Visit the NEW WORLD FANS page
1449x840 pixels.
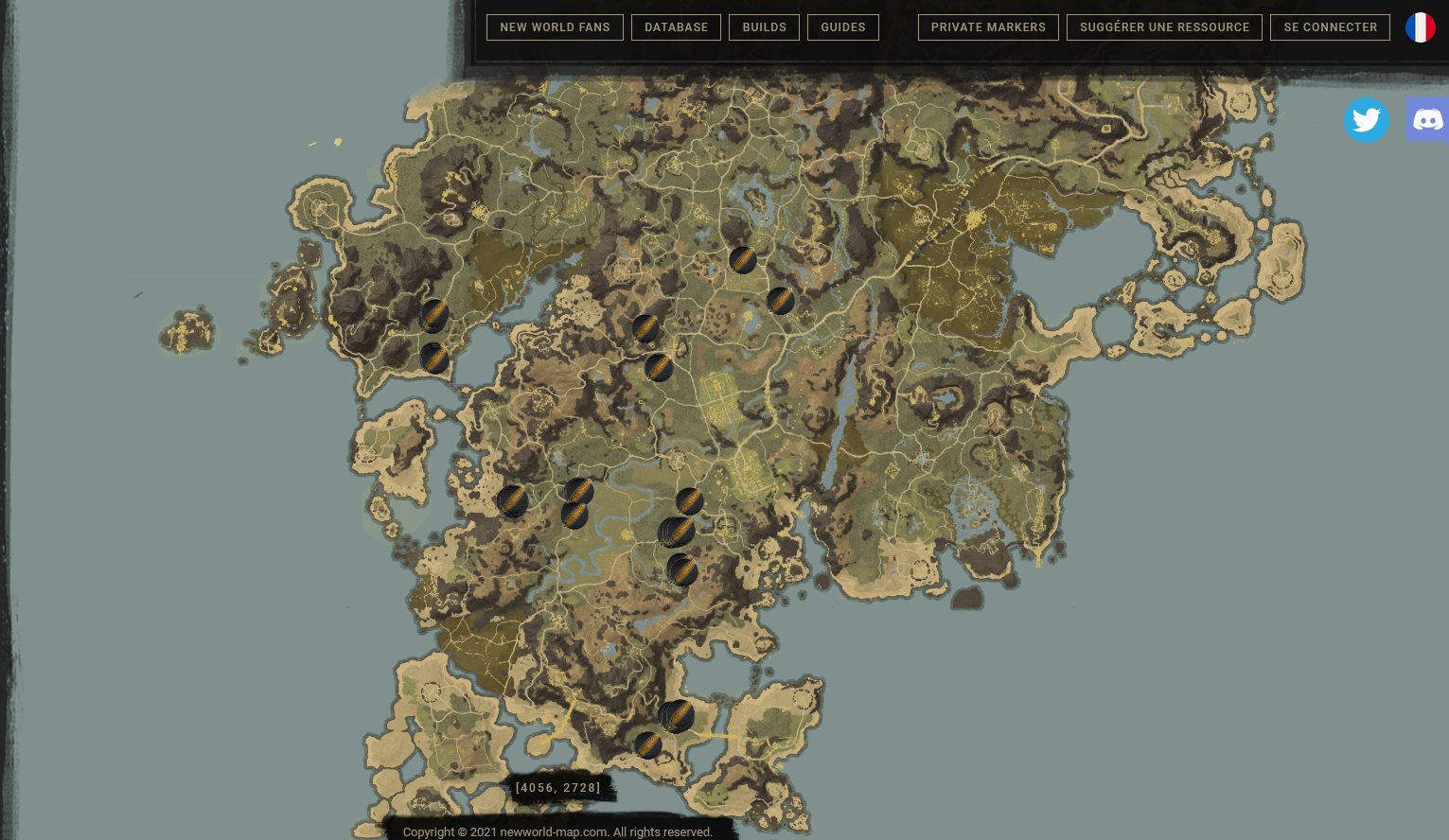point(555,27)
